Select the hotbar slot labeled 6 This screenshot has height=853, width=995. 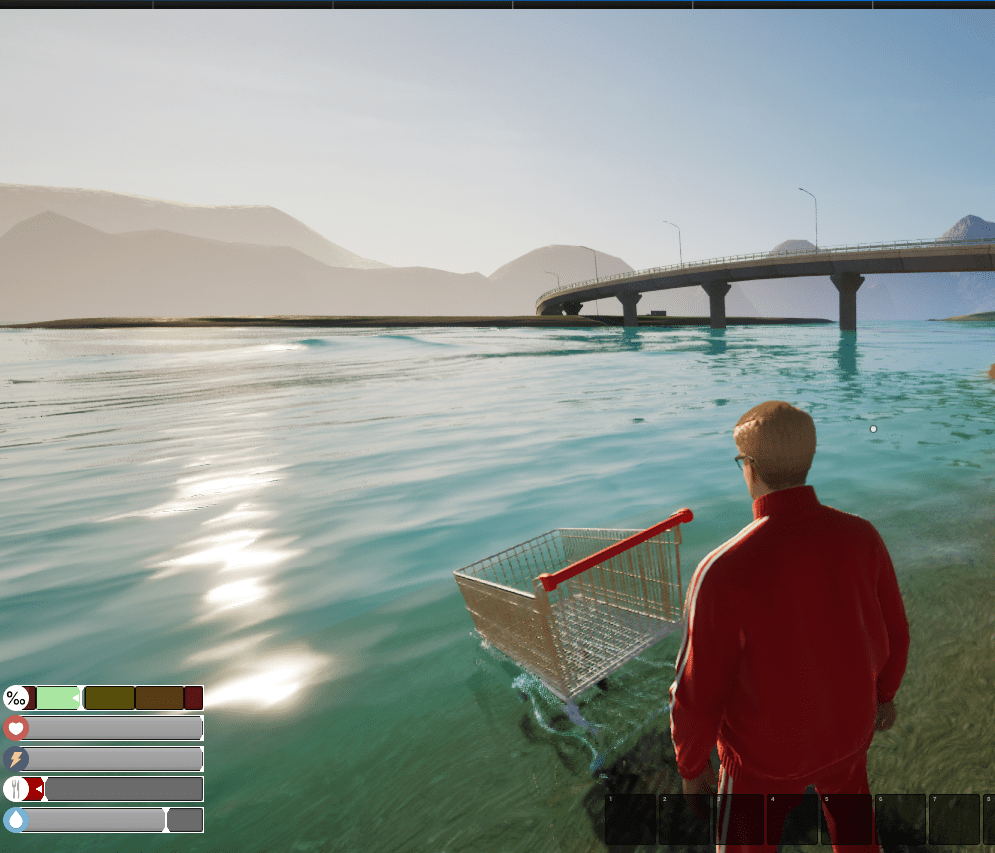tap(900, 819)
